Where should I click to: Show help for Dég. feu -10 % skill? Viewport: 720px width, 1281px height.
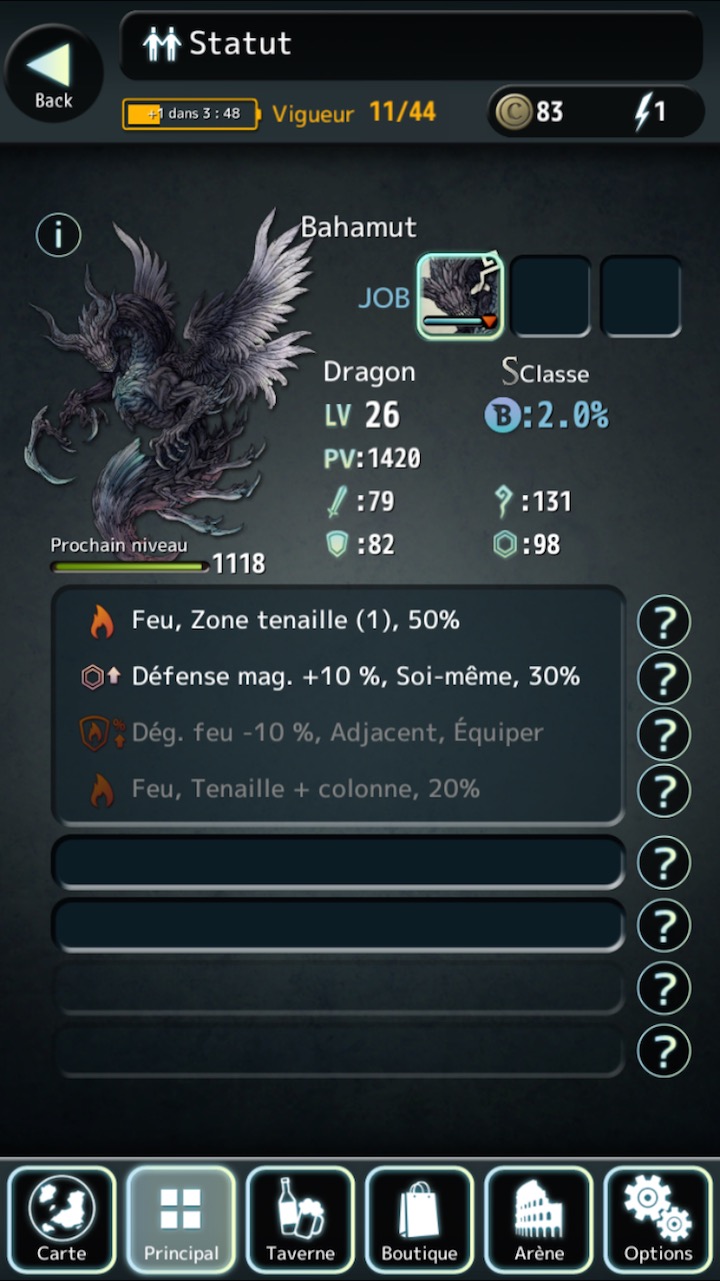[664, 734]
